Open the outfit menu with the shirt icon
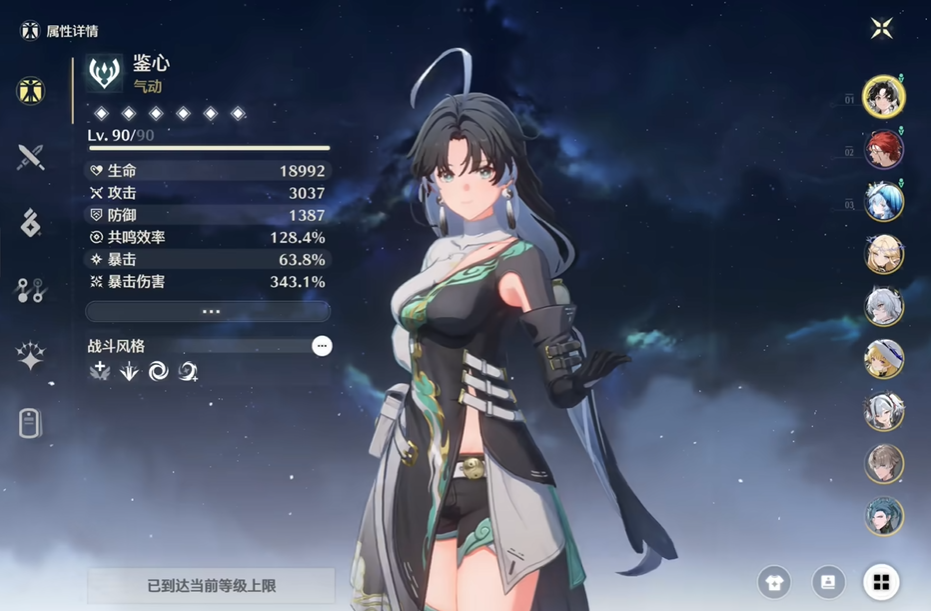Viewport: 931px width, 611px height. 774,582
